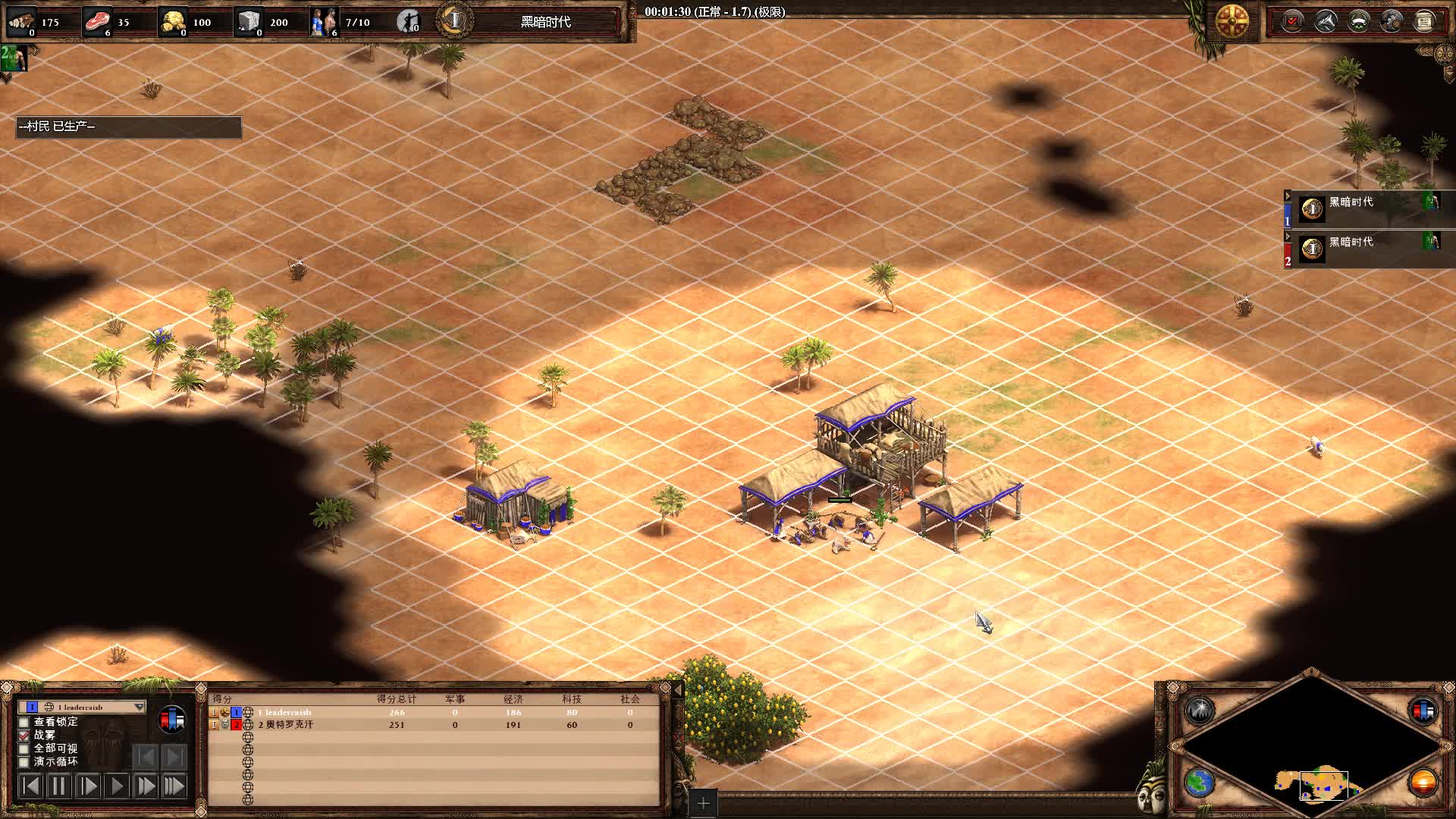Tick the 查看锁定 view lock checkbox
The height and width of the screenshot is (819, 1456).
(x=24, y=722)
